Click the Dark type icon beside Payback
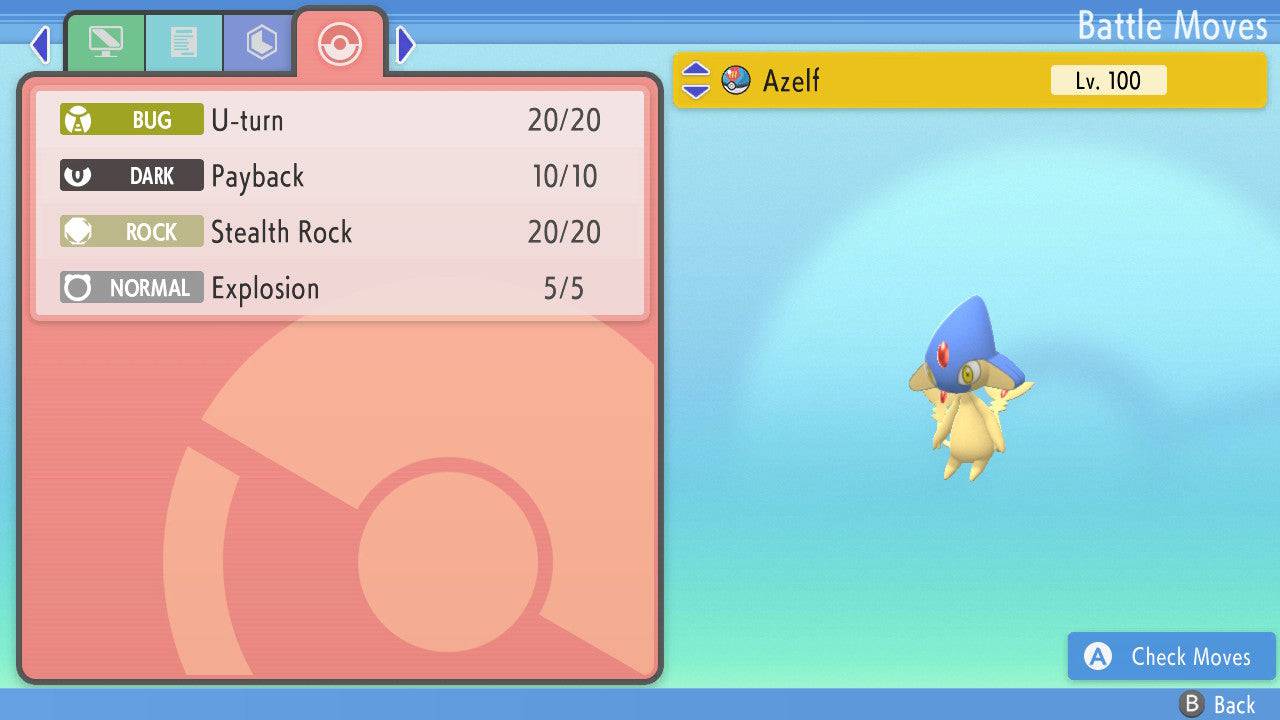The width and height of the screenshot is (1280, 720). tap(78, 174)
